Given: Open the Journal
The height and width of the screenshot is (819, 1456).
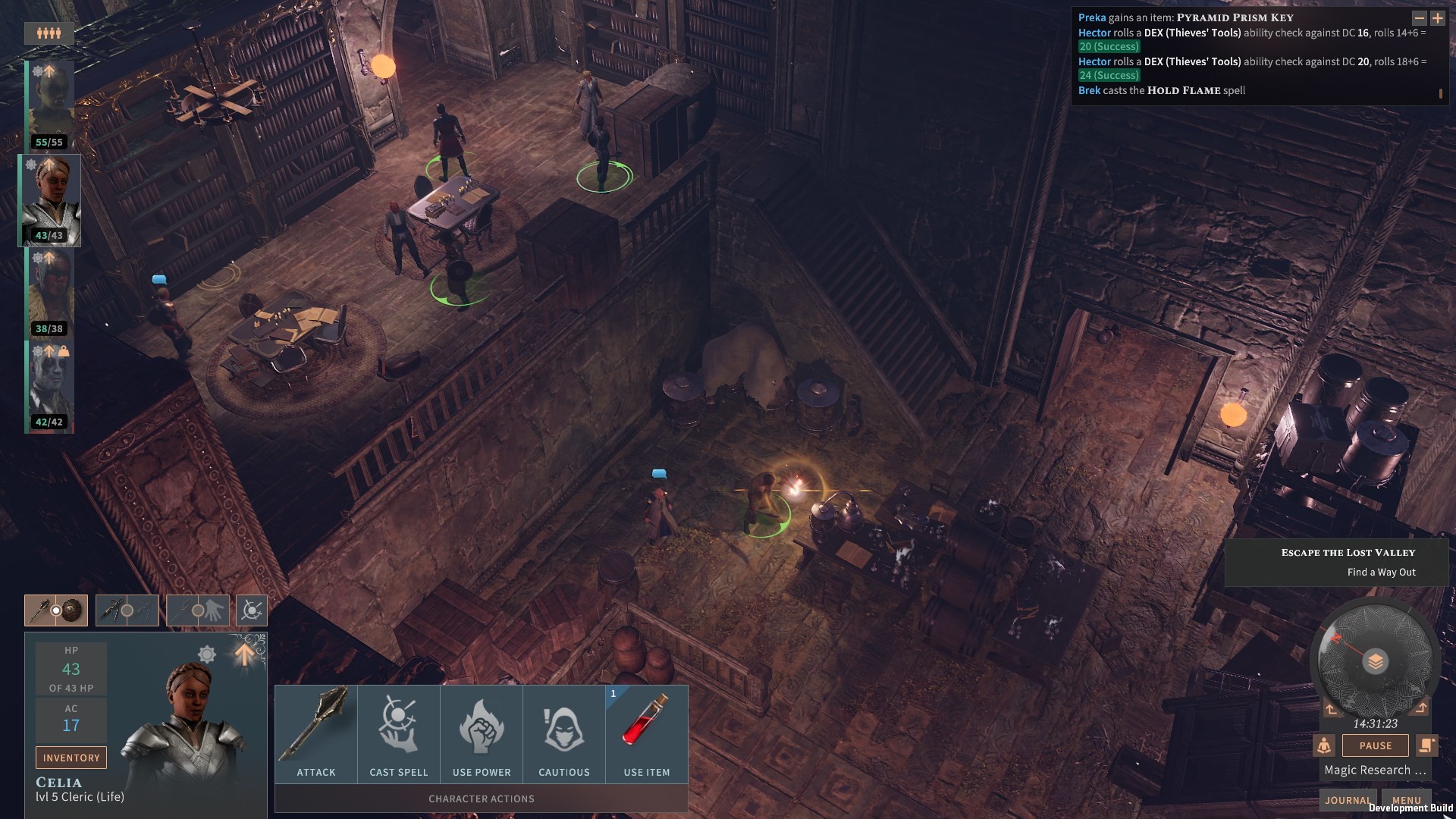Looking at the screenshot, I should point(1348,800).
